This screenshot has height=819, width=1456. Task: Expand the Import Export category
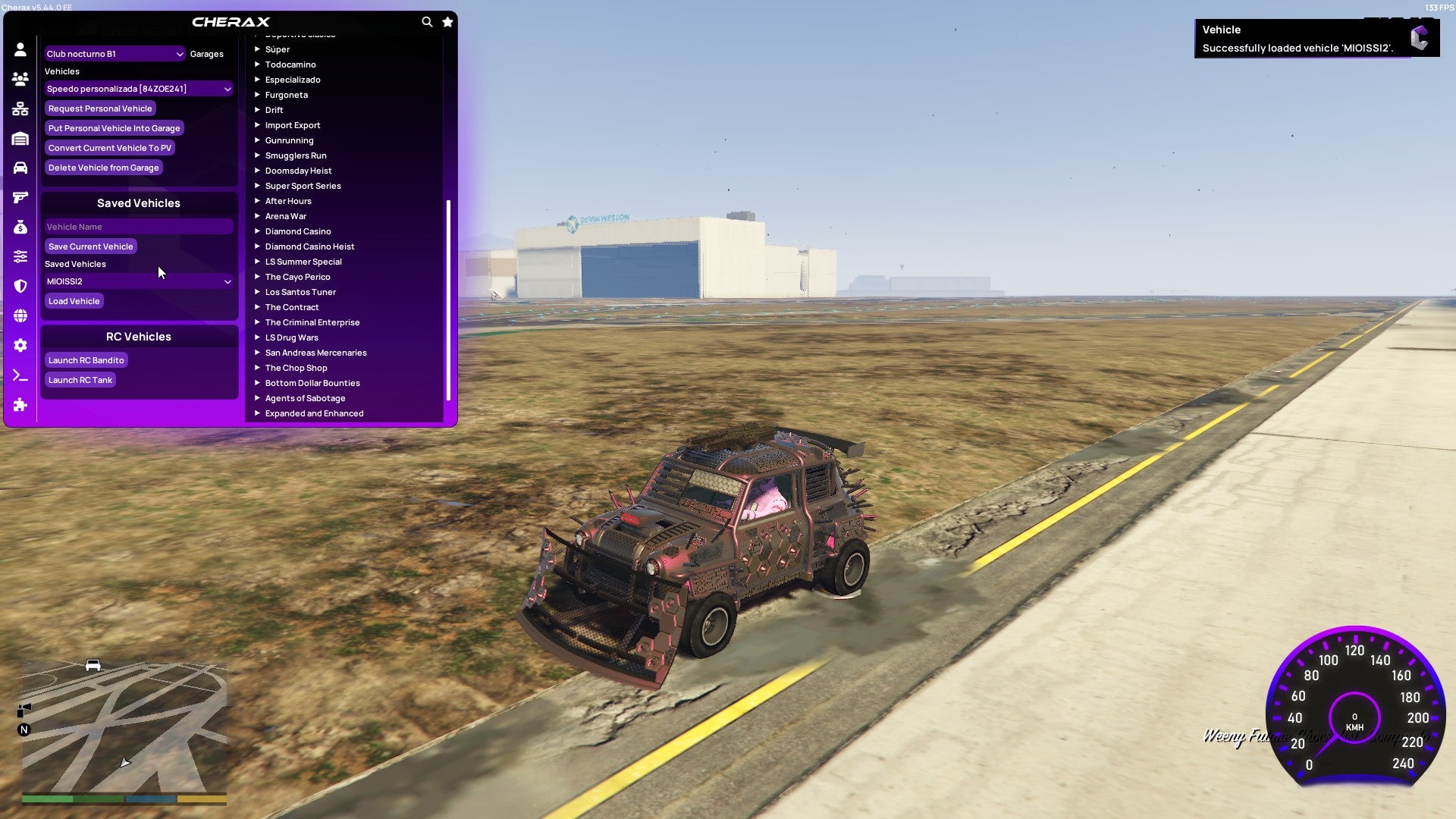point(293,125)
